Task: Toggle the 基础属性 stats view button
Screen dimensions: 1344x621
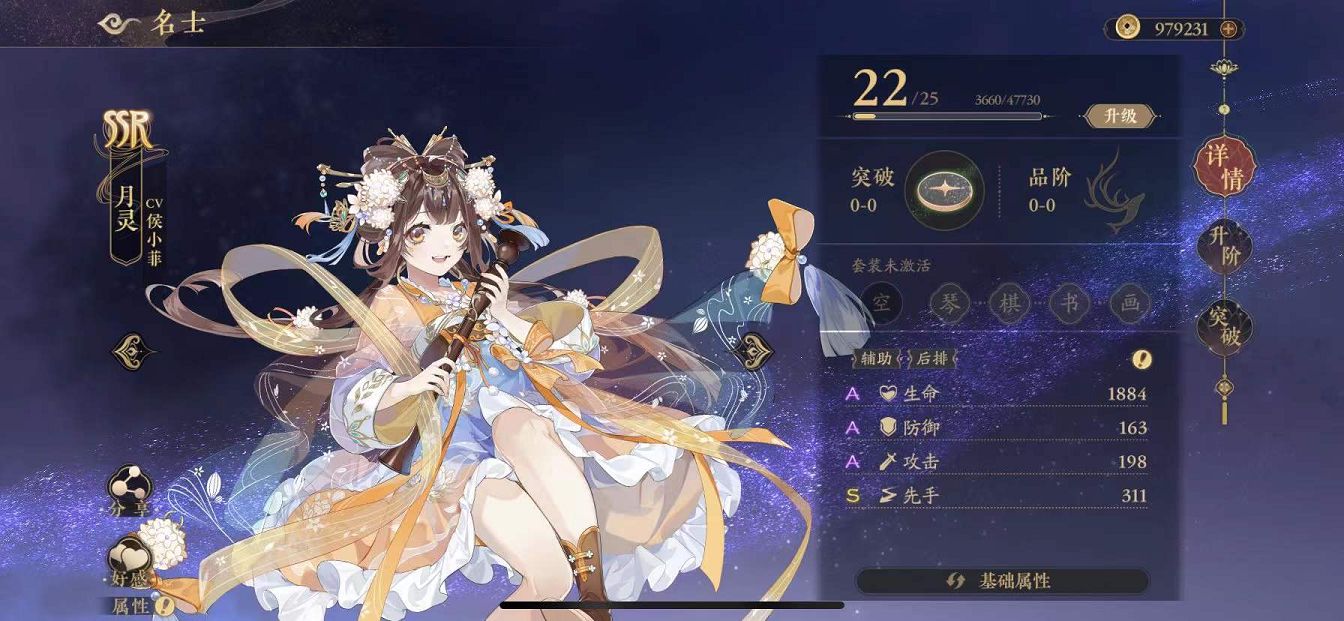Action: [x=1001, y=581]
